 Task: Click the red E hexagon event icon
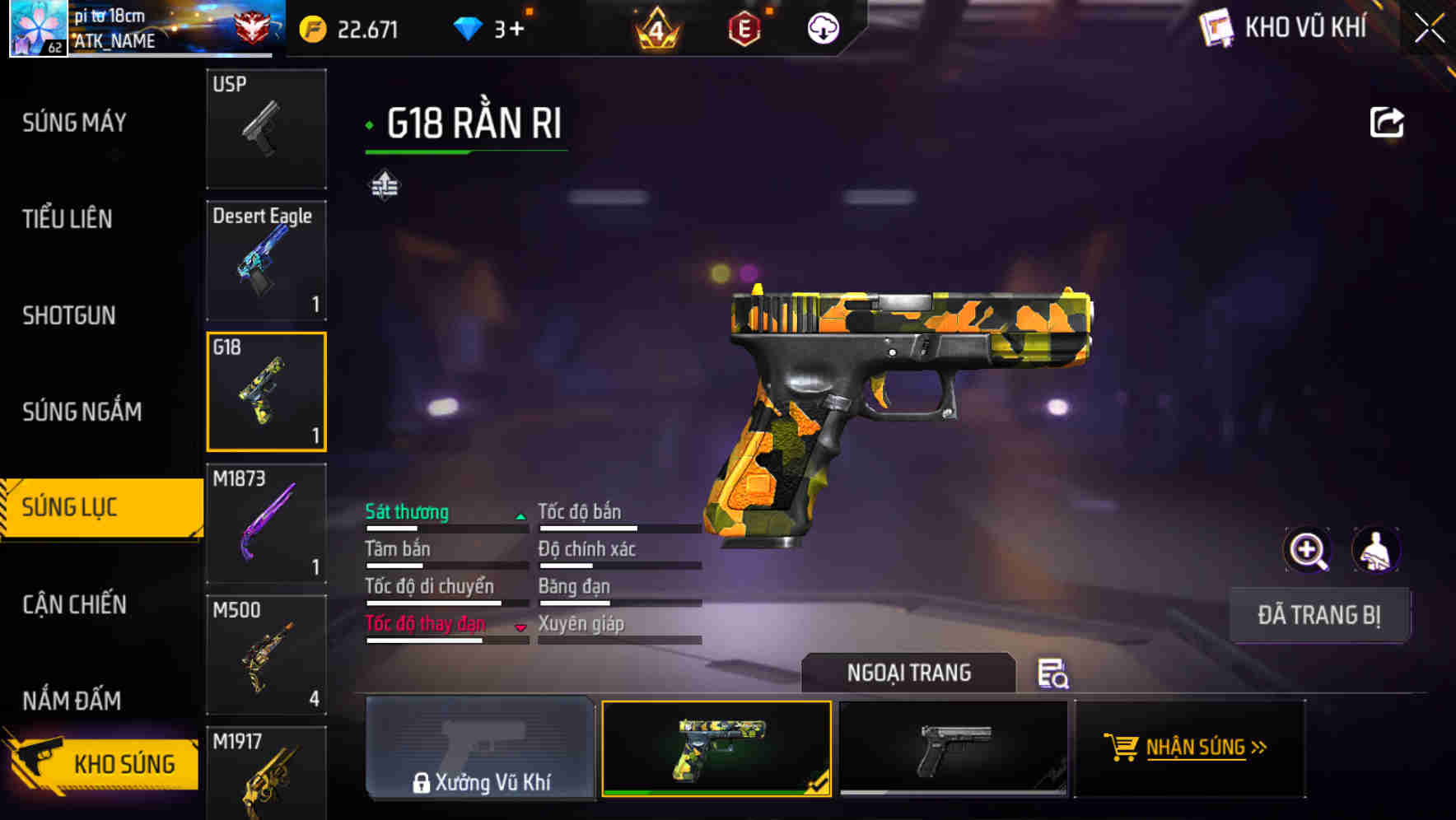pyautogui.click(x=744, y=30)
